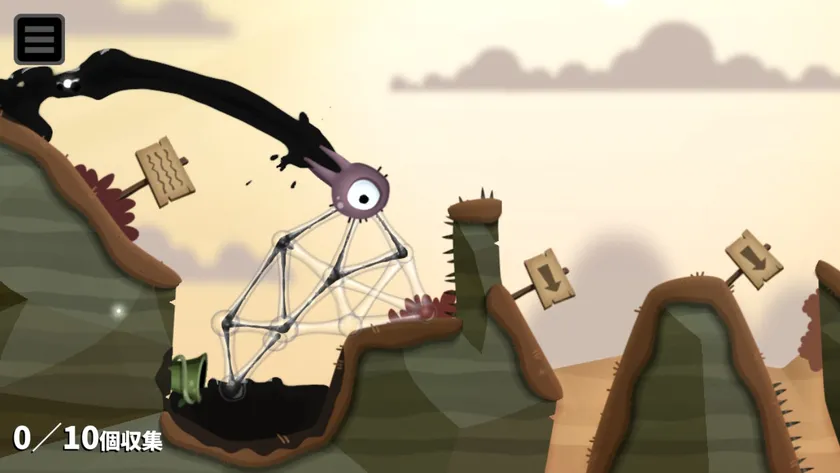Screen dimensions: 840x473
Task: Open the hamburger menu button
Action: tap(39, 39)
